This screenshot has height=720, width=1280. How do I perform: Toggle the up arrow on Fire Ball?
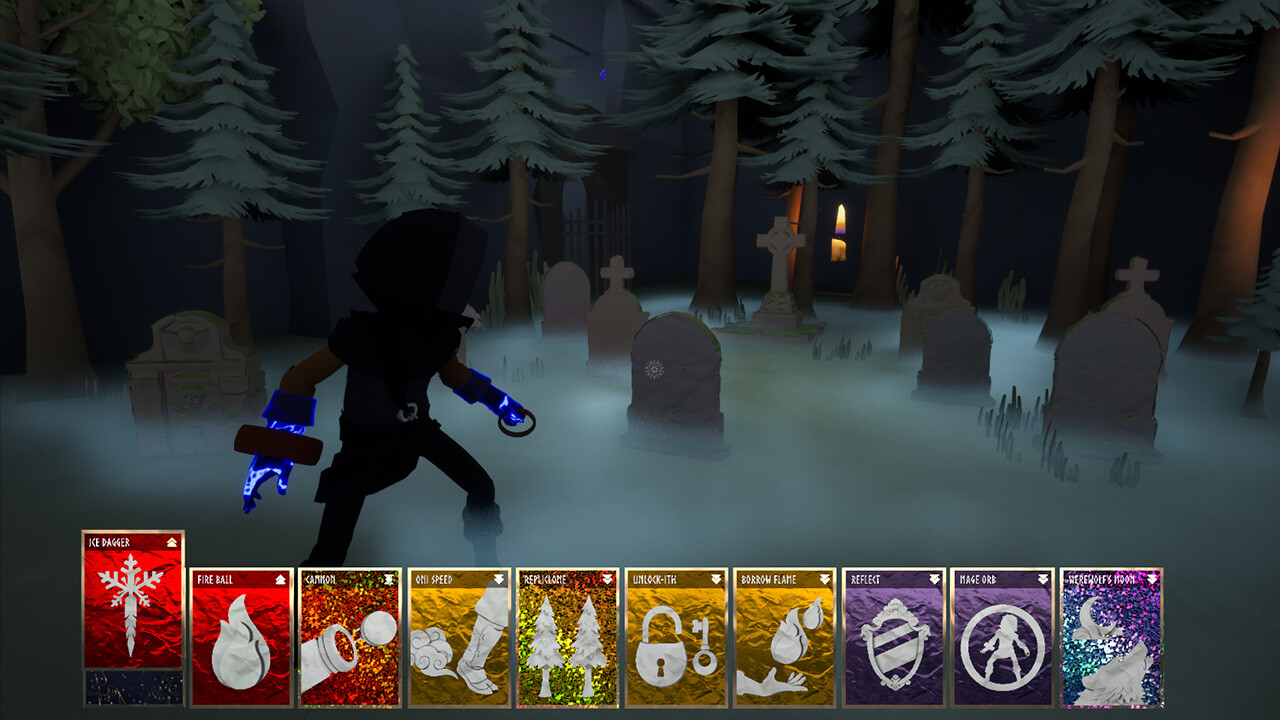coord(278,578)
